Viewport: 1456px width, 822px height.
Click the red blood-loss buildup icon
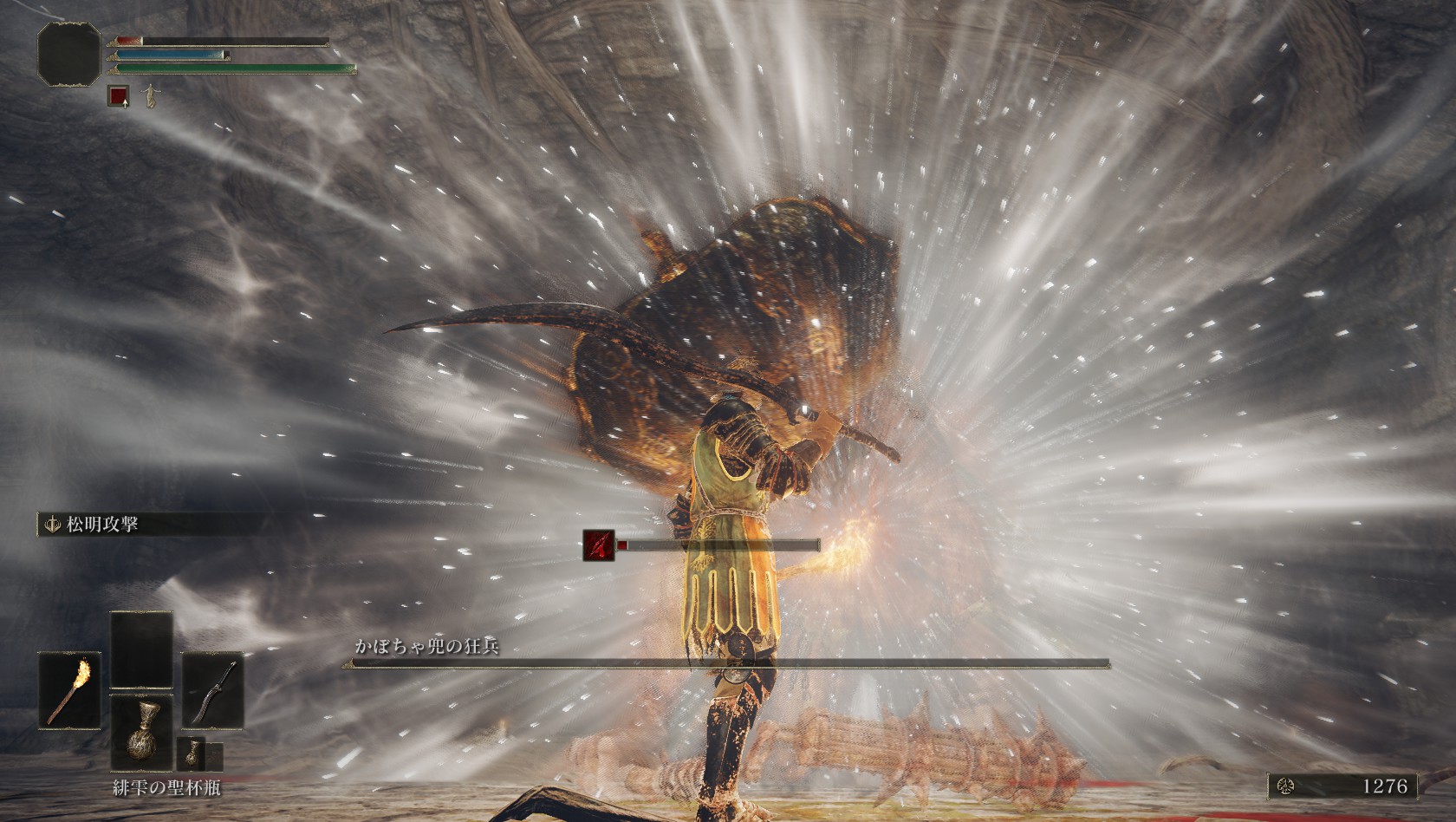click(597, 545)
